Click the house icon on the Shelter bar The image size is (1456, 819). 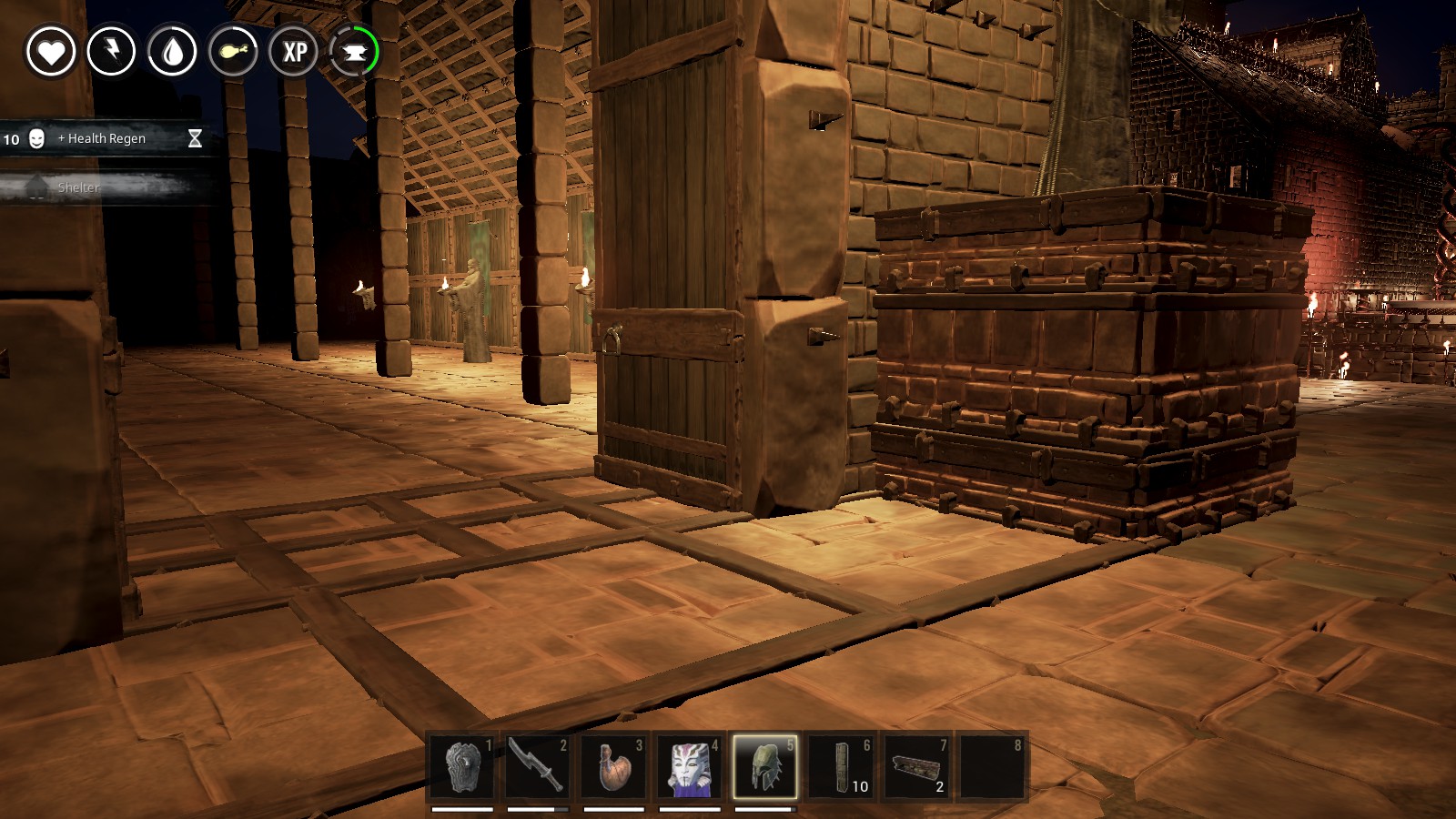pyautogui.click(x=36, y=187)
